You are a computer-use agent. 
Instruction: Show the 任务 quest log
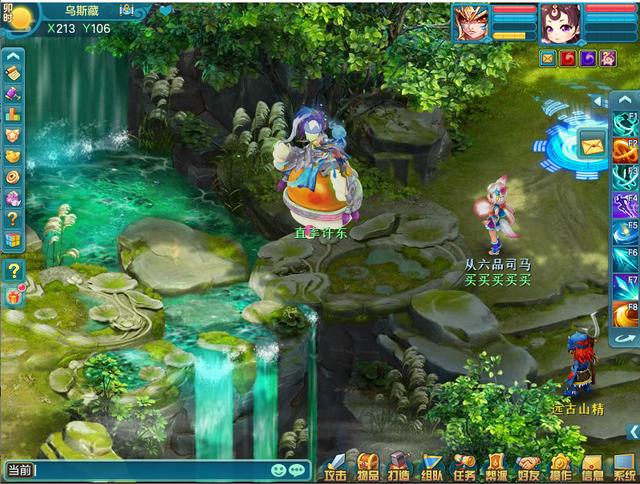pyautogui.click(x=464, y=467)
